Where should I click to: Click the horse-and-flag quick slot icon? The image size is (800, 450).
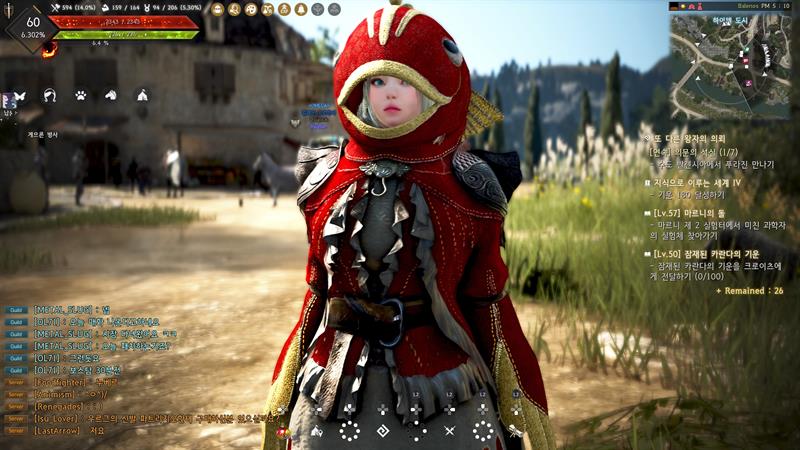(x=317, y=432)
